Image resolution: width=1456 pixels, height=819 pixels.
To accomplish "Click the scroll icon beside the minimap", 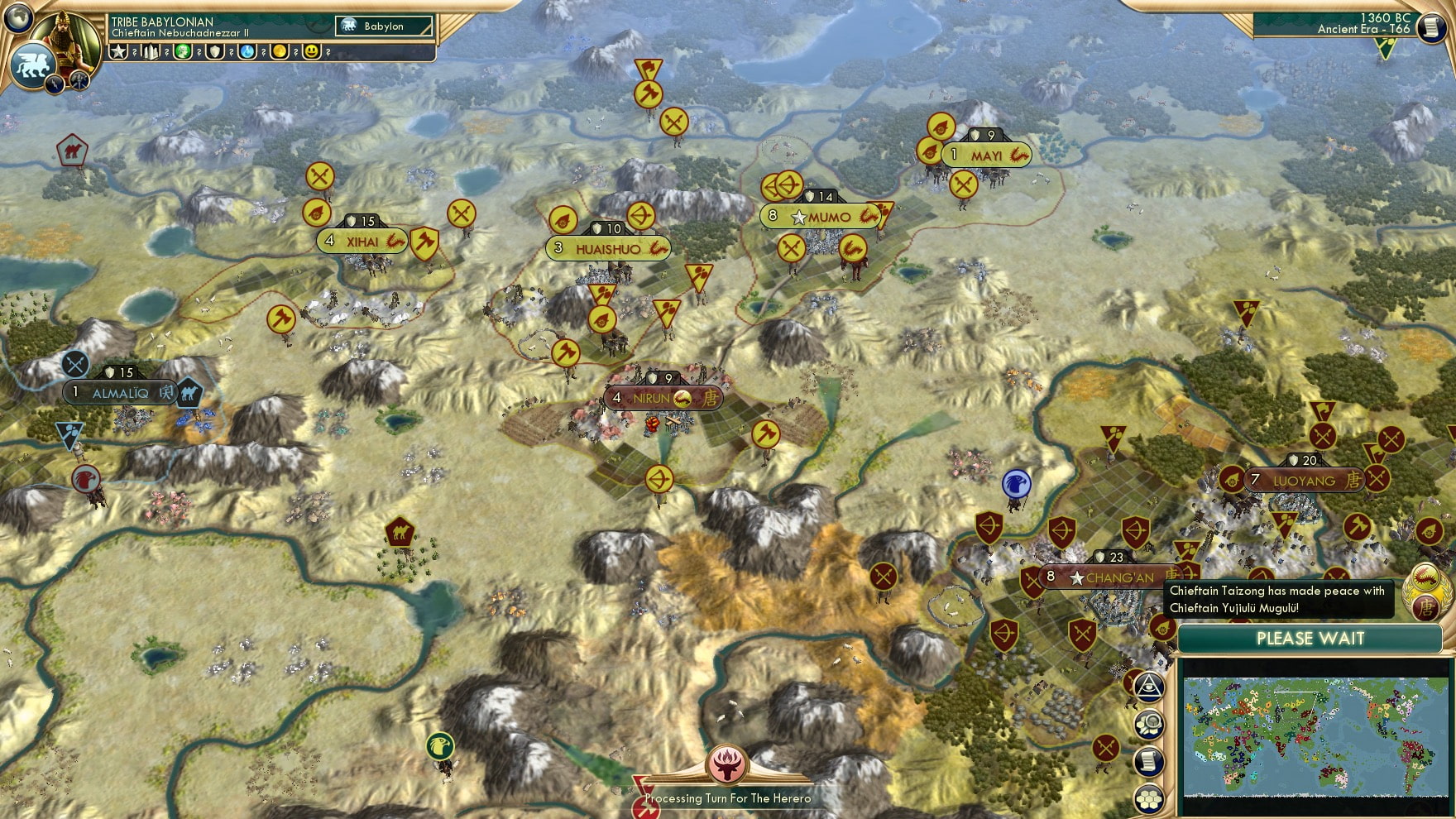I will pyautogui.click(x=1150, y=761).
